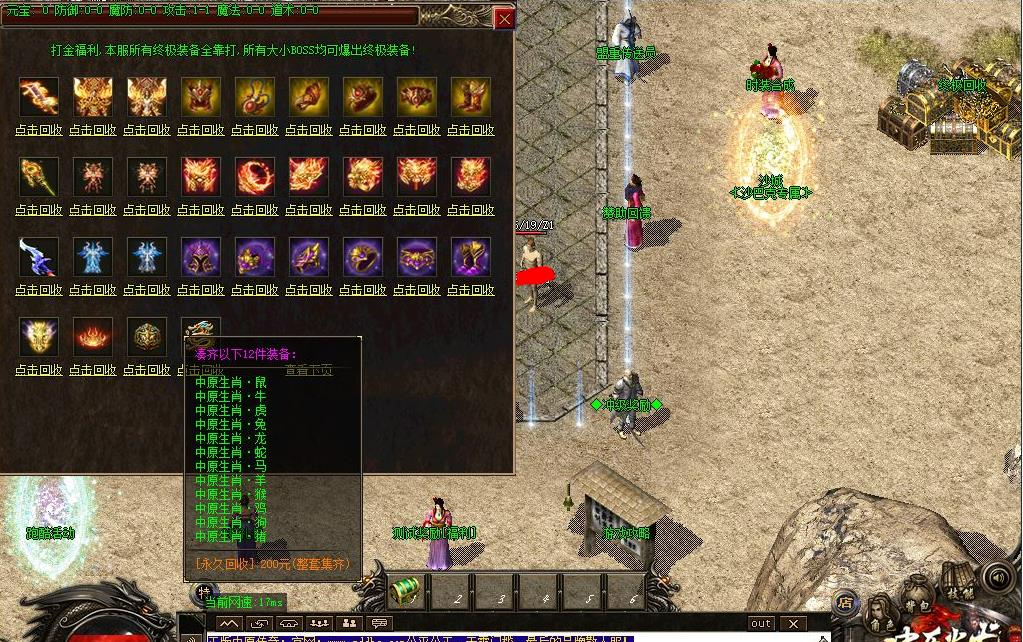1023x642 pixels.
Task: Choose the red flame crown icon
Action: tap(93, 337)
